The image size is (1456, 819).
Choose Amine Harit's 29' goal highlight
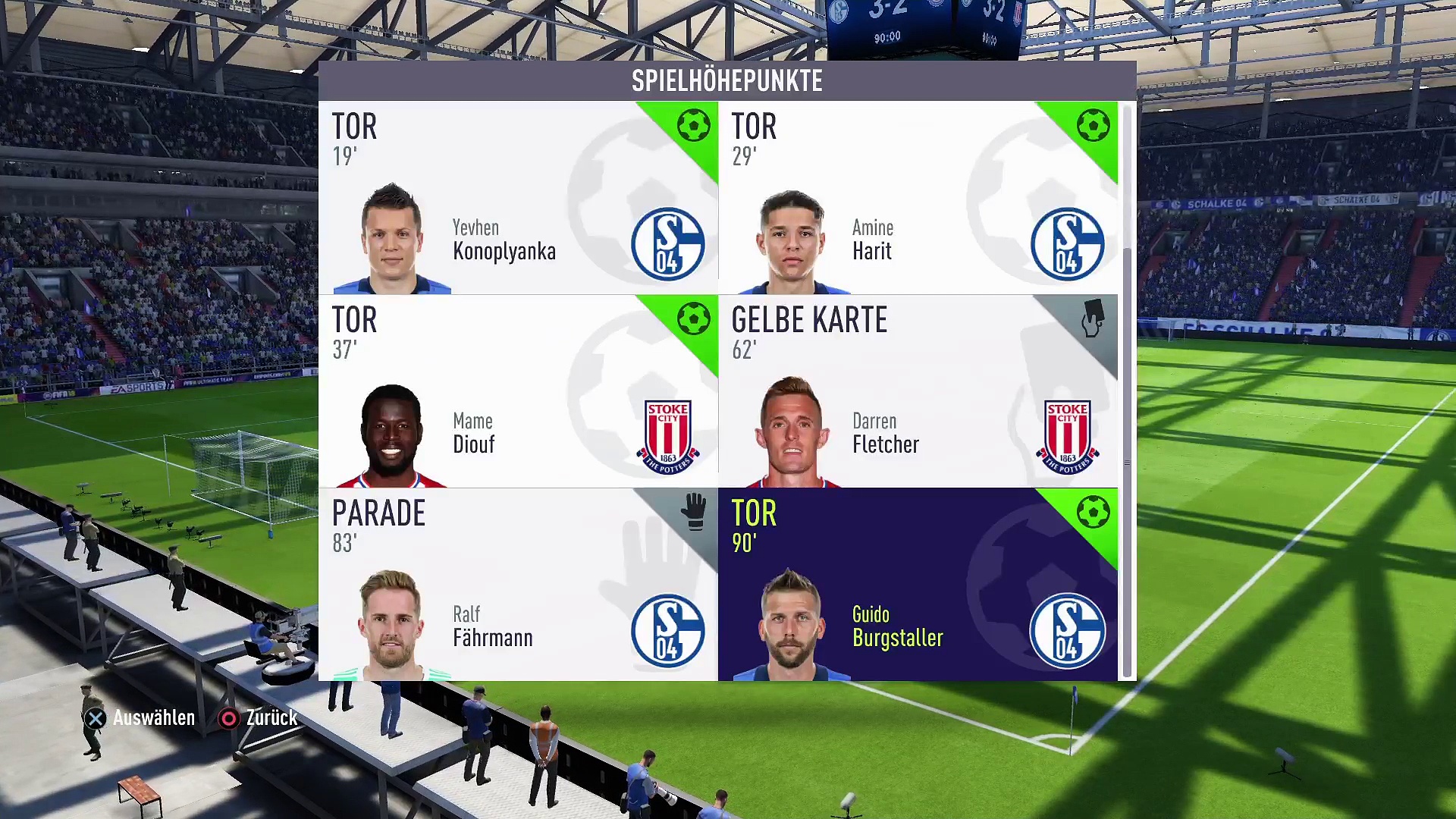[x=918, y=198]
